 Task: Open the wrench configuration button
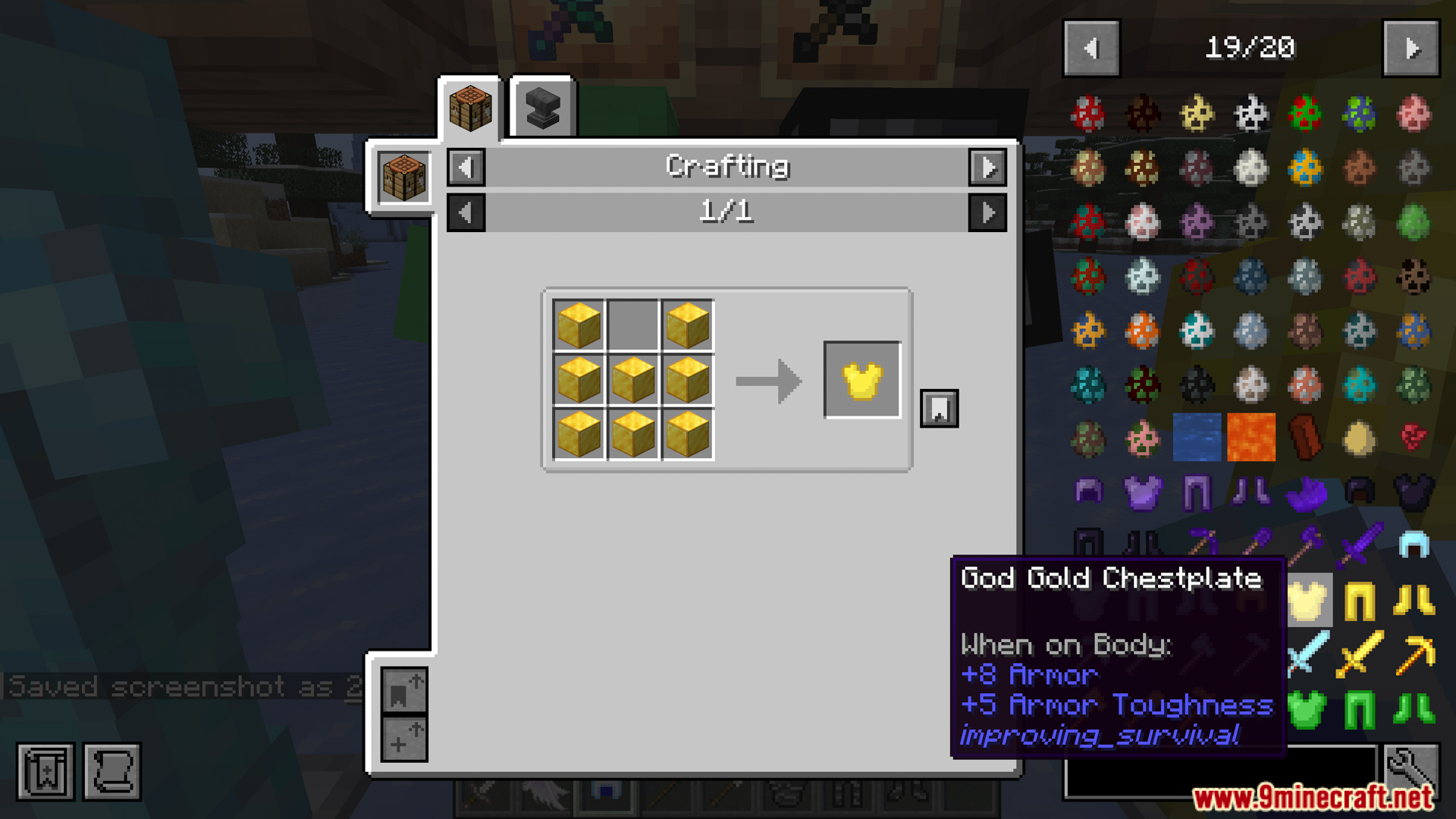tap(1410, 770)
